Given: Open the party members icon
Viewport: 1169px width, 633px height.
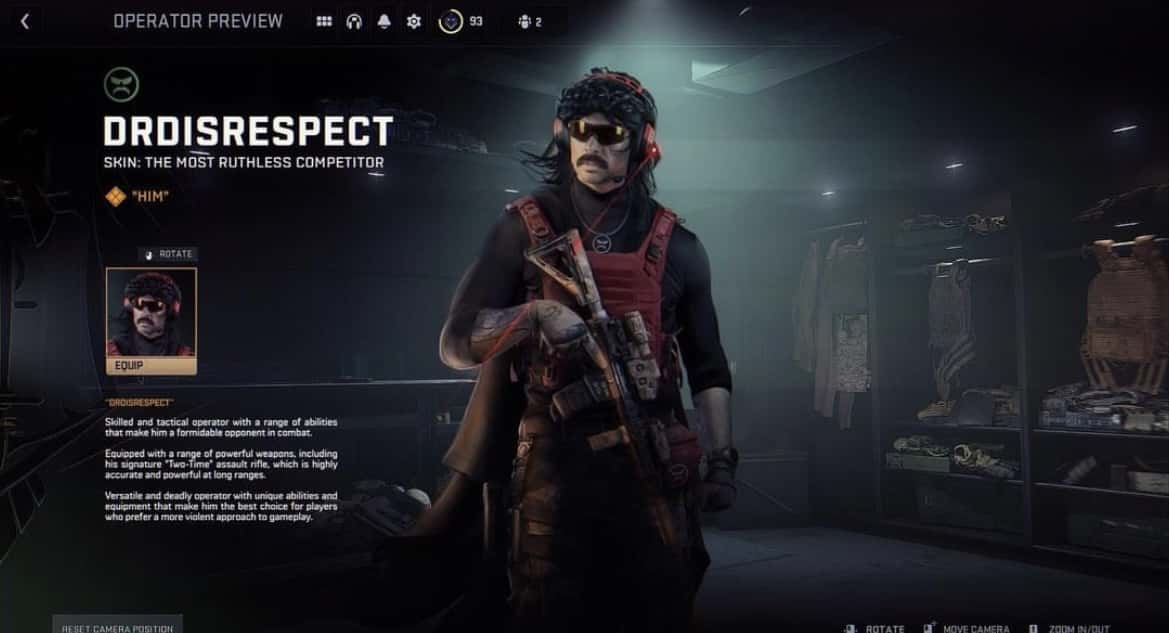Looking at the screenshot, I should (524, 21).
